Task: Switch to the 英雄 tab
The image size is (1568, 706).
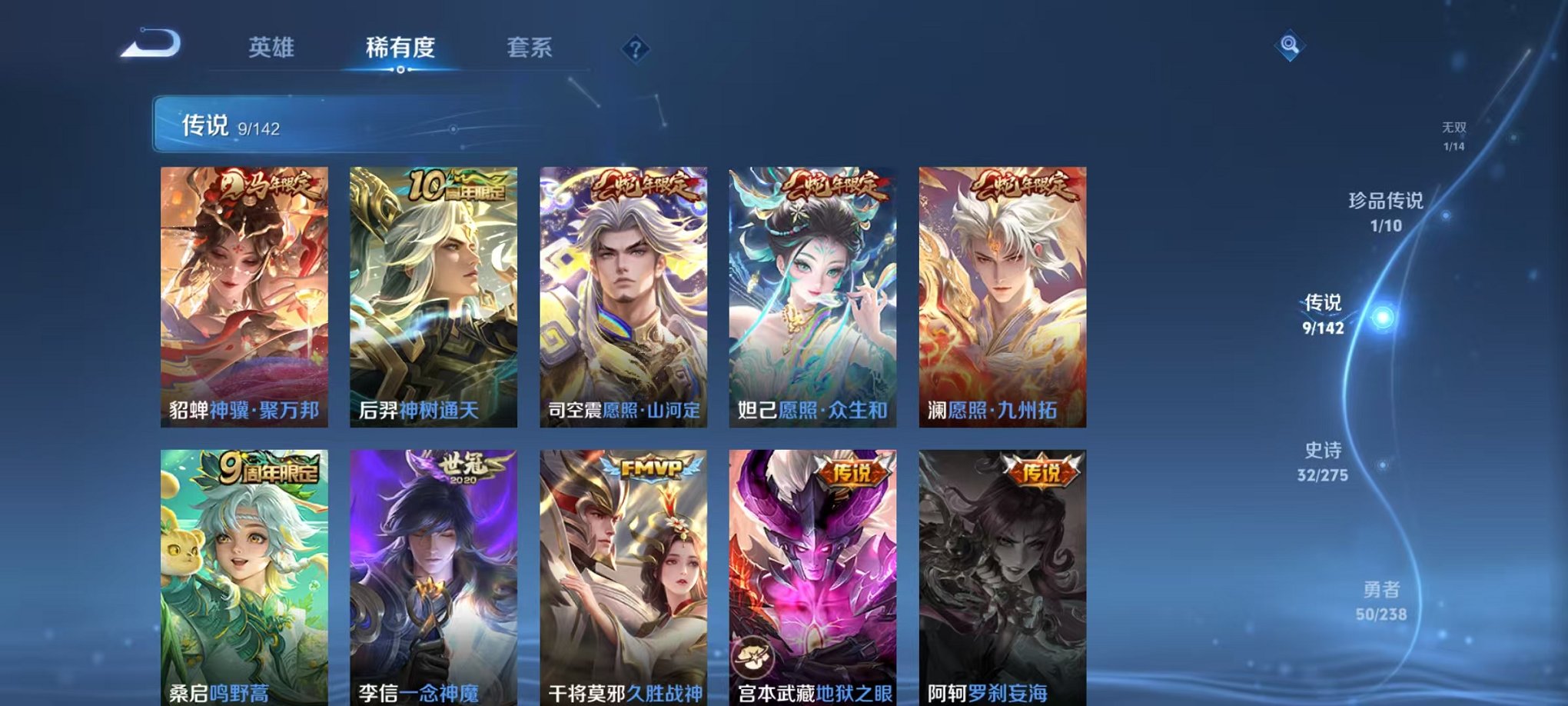Action: (x=273, y=48)
